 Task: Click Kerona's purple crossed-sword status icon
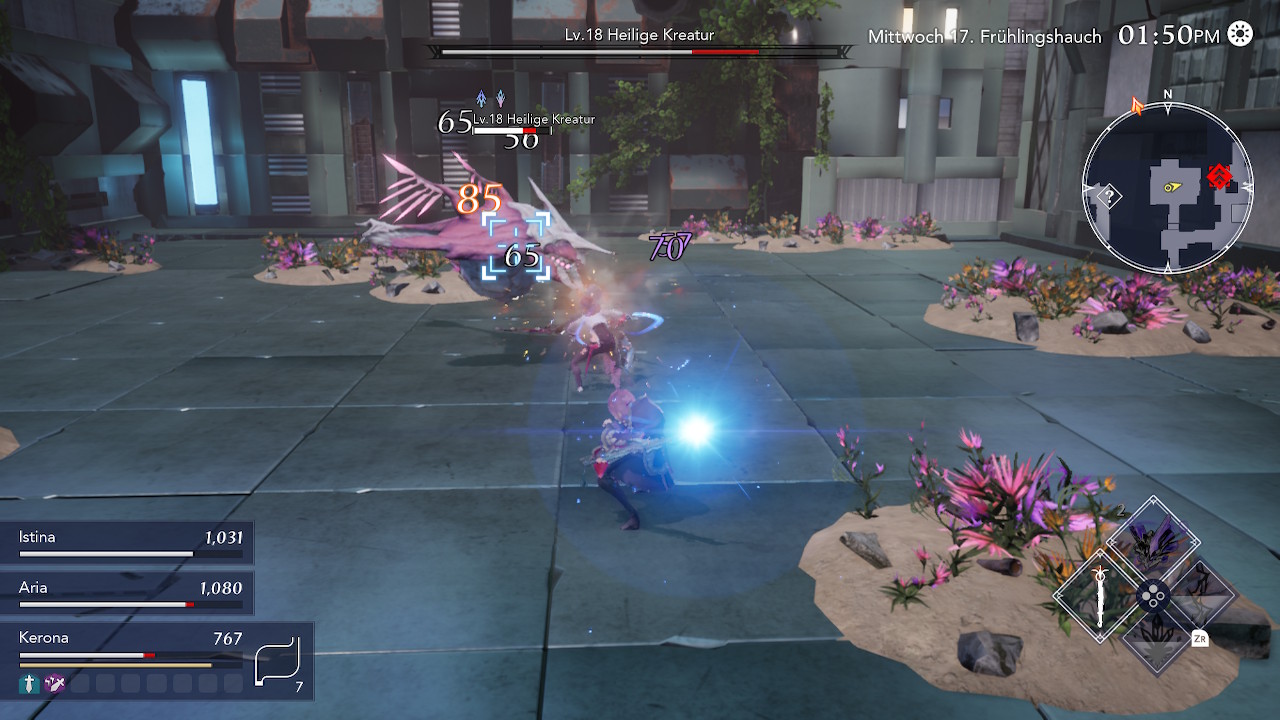(x=55, y=684)
